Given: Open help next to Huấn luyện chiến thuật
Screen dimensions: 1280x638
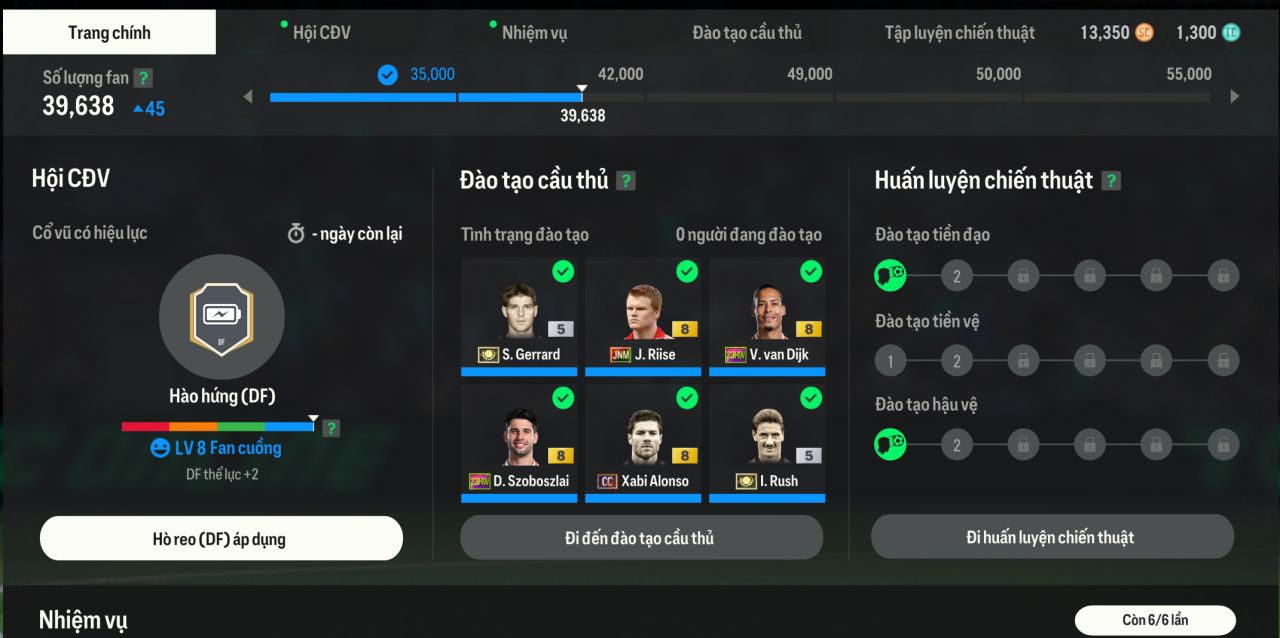Looking at the screenshot, I should click(1111, 181).
